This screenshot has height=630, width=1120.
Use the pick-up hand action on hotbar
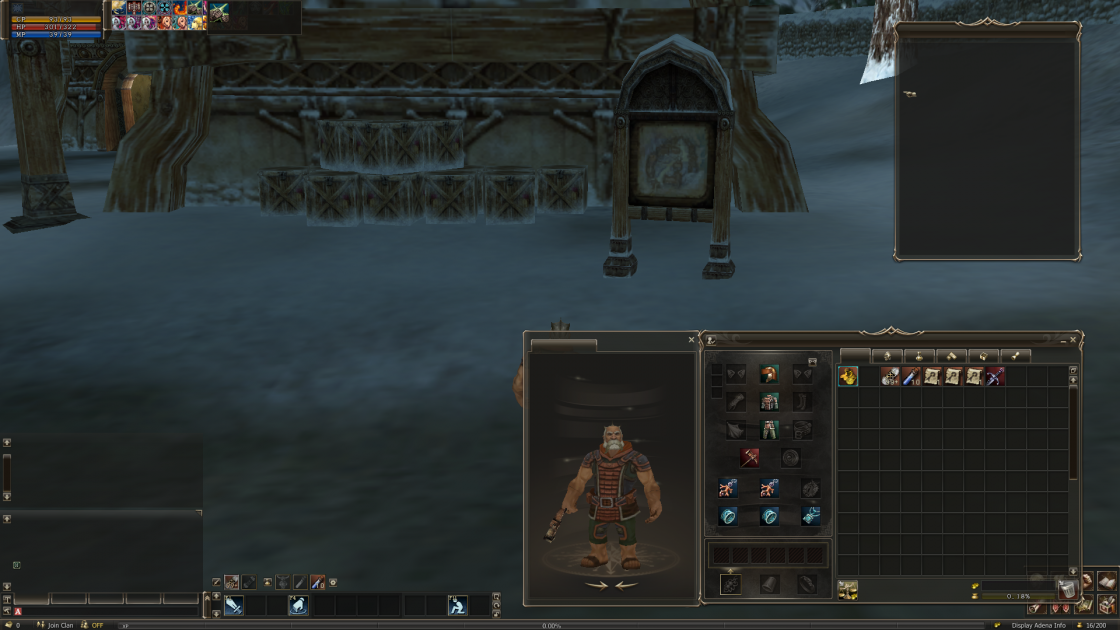click(298, 605)
